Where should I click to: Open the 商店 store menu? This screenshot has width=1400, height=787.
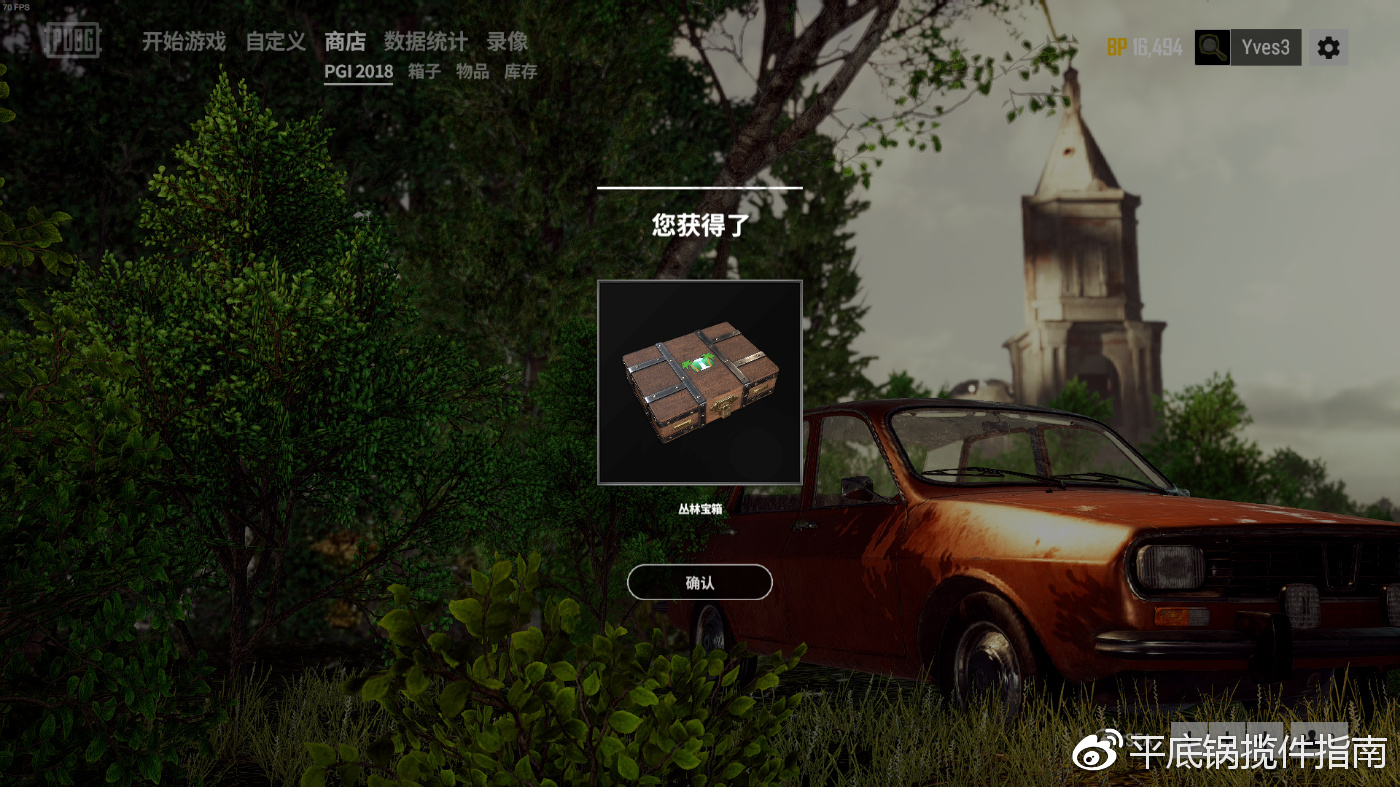(345, 42)
